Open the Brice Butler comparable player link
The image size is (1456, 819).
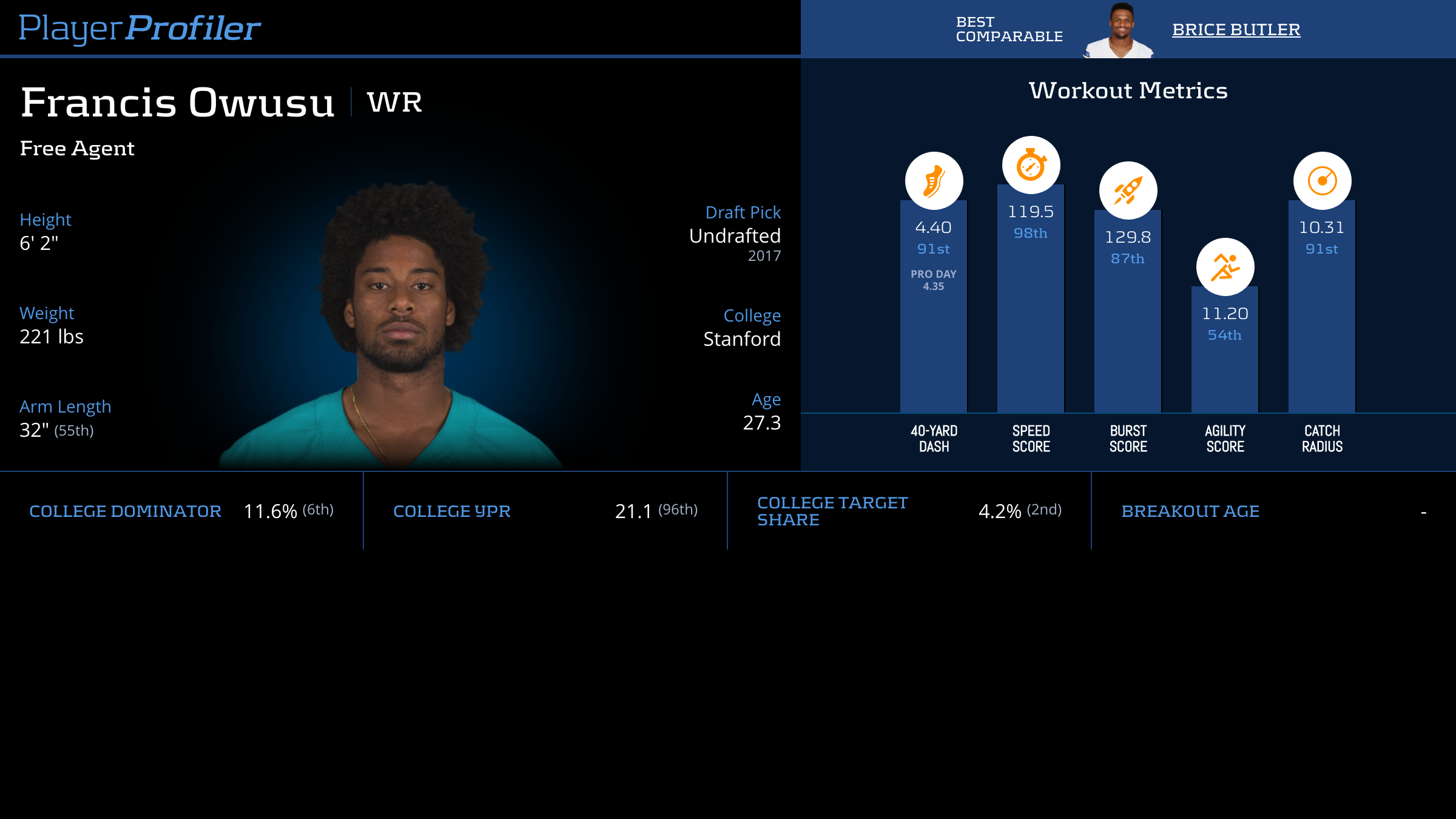coord(1236,30)
